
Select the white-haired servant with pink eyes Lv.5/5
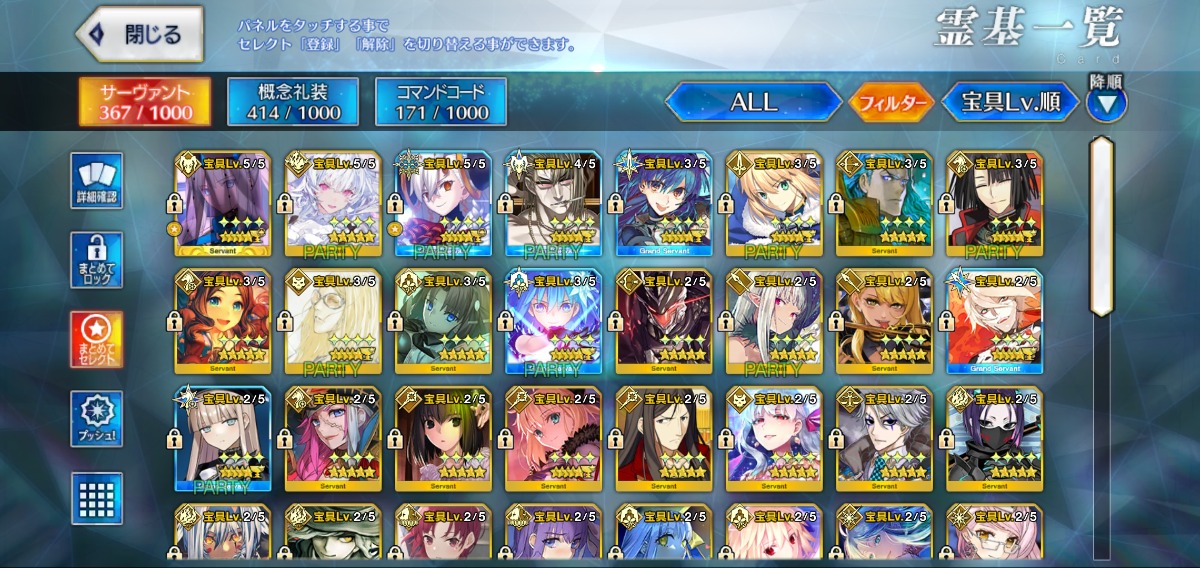click(333, 205)
